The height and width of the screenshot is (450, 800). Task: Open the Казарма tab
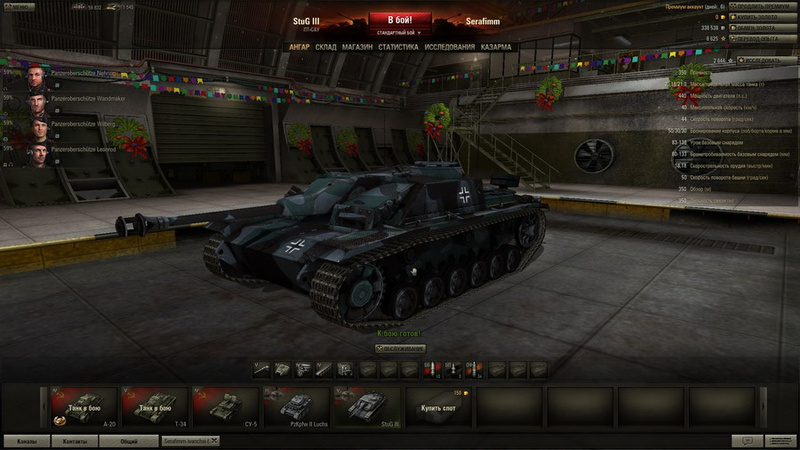[496, 47]
